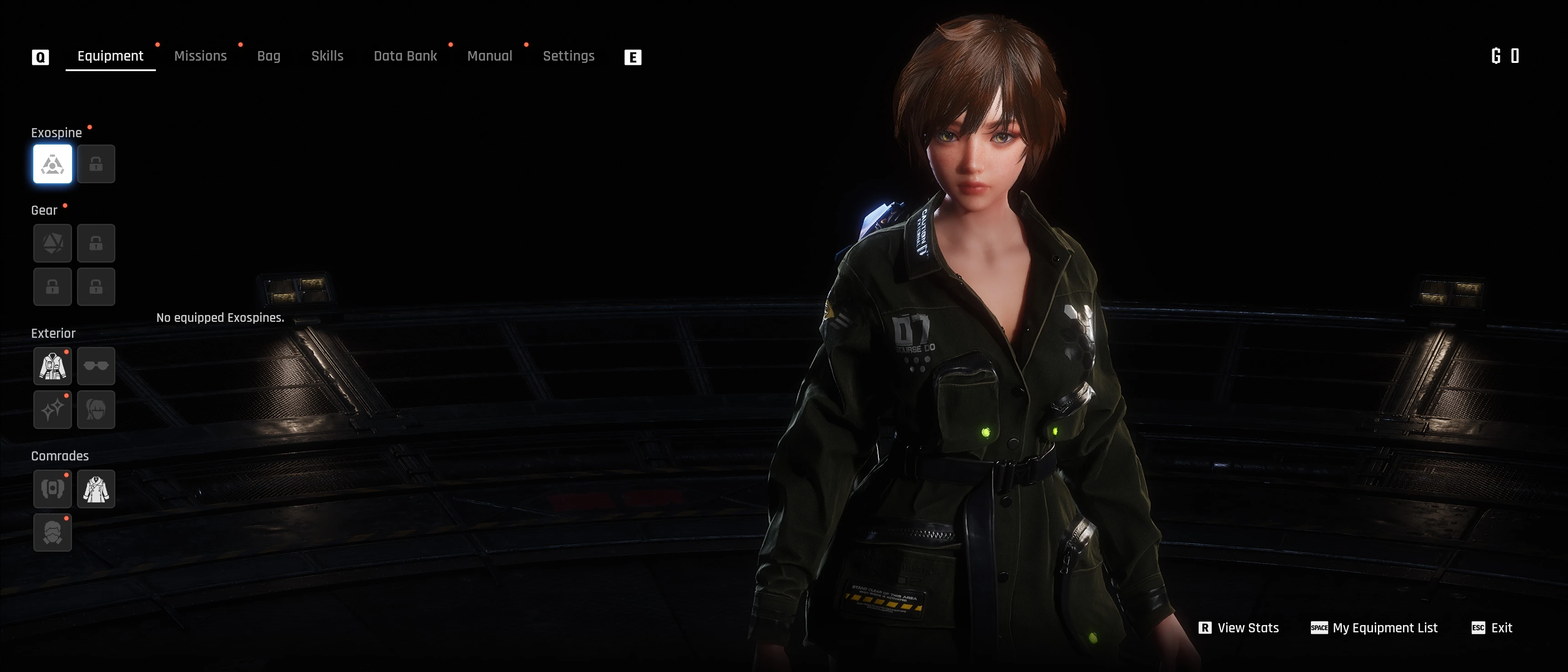Select the masked comrade face slot
This screenshot has width=1568, height=672.
(52, 532)
